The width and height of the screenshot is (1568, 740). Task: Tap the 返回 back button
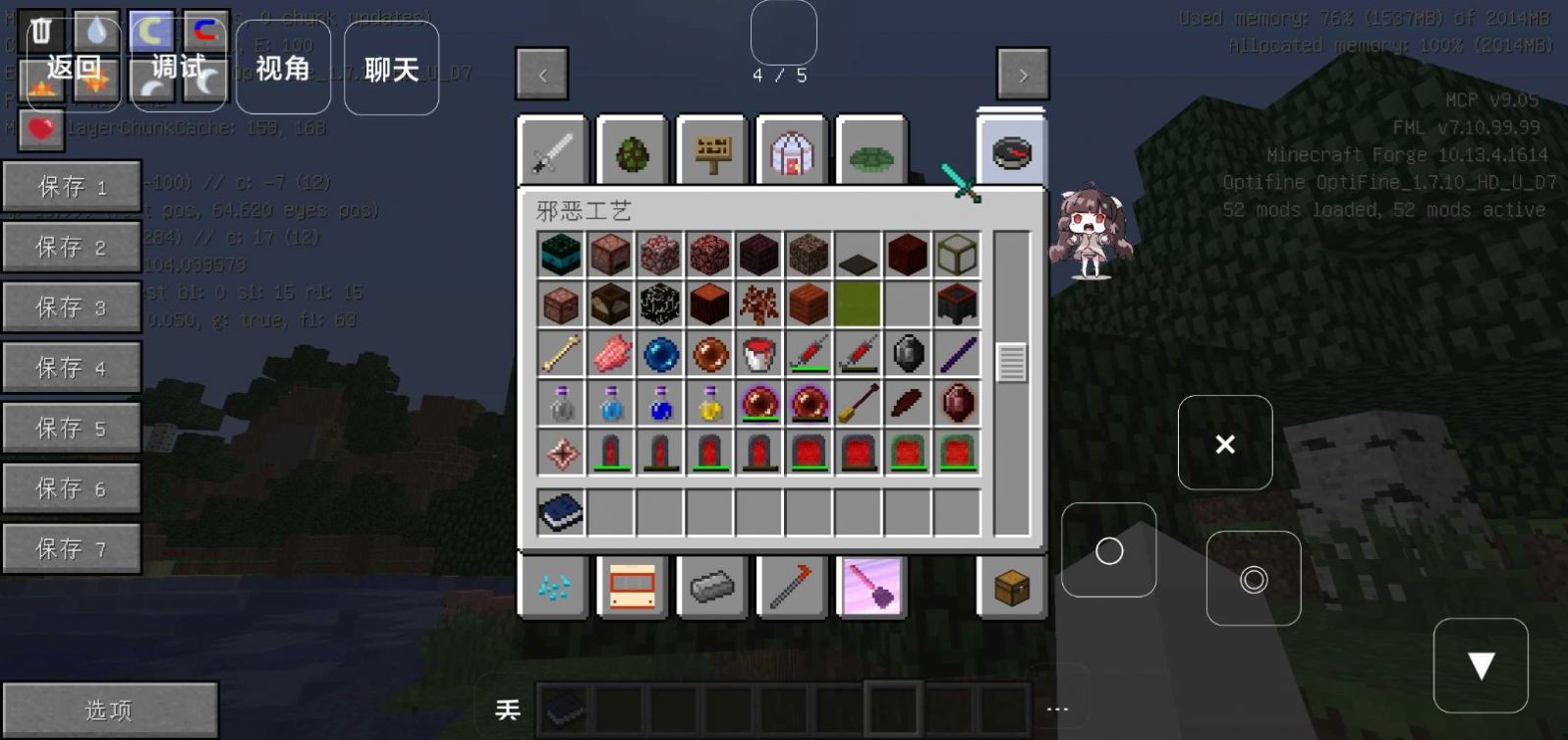point(74,67)
